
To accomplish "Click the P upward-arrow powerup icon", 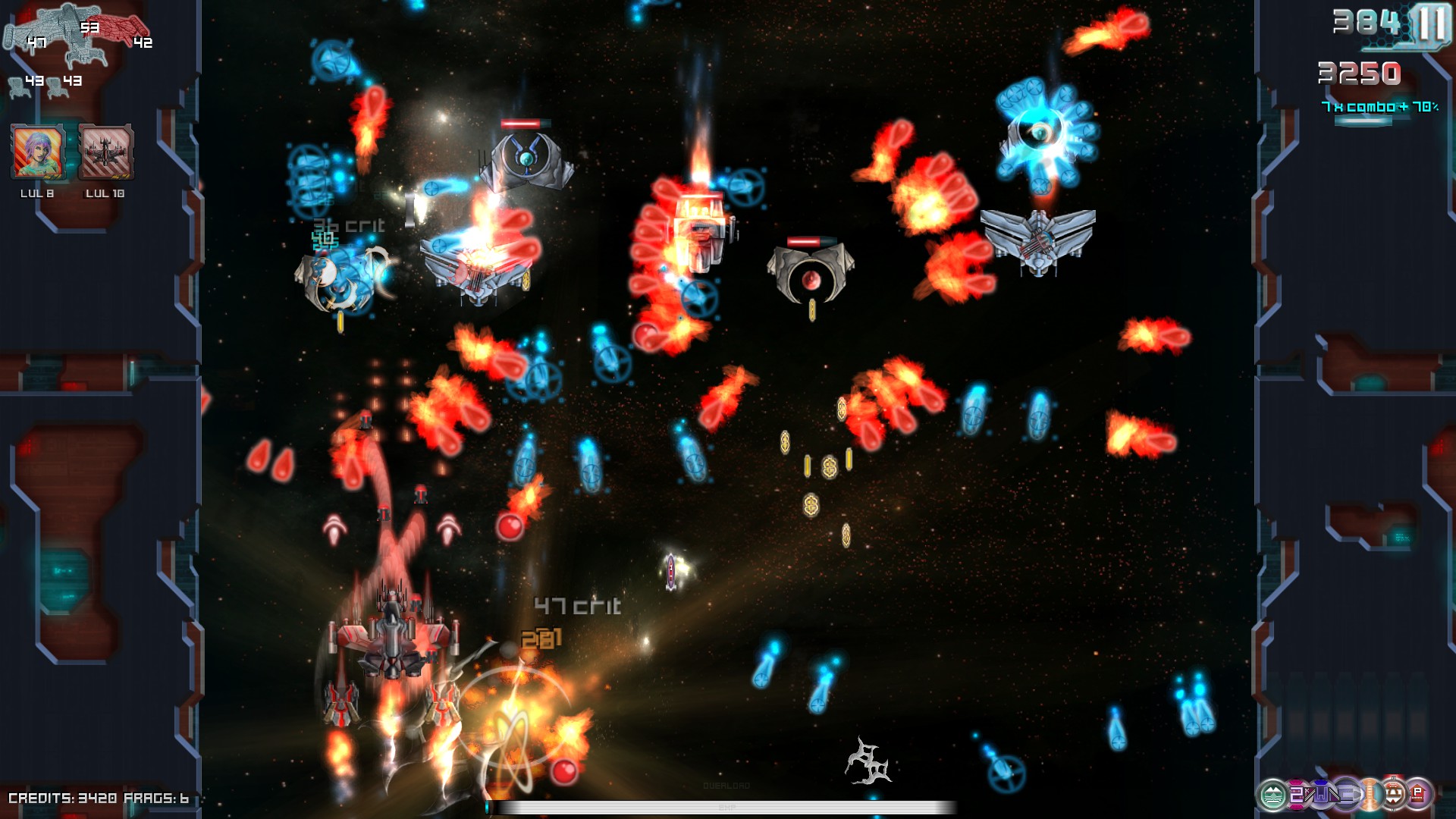I will [1417, 793].
